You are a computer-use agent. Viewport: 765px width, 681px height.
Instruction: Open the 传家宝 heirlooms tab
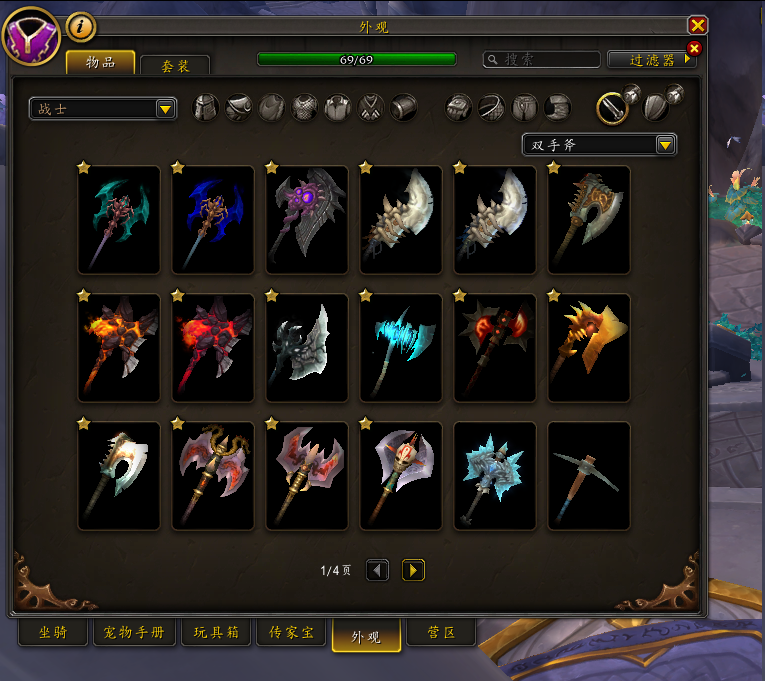tap(291, 633)
